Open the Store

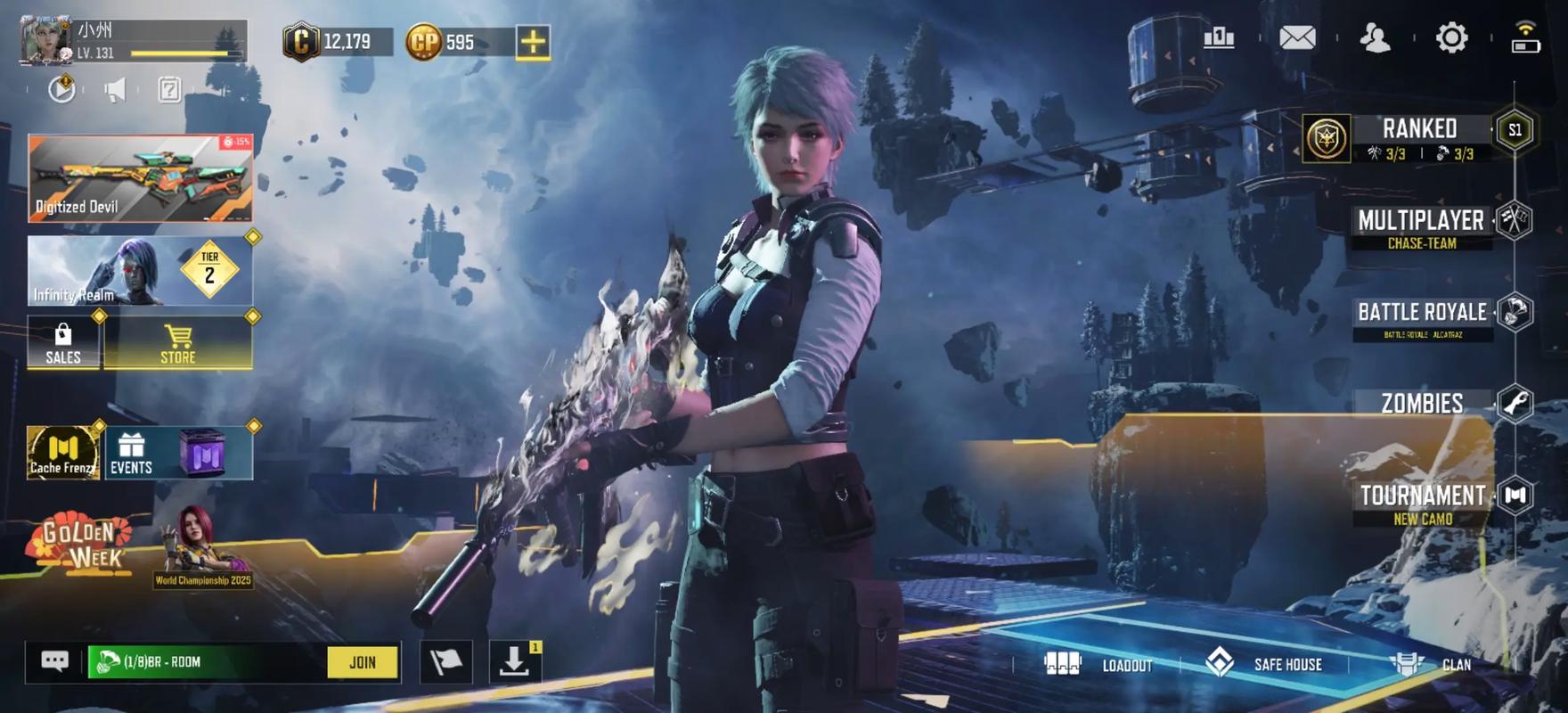tap(178, 342)
